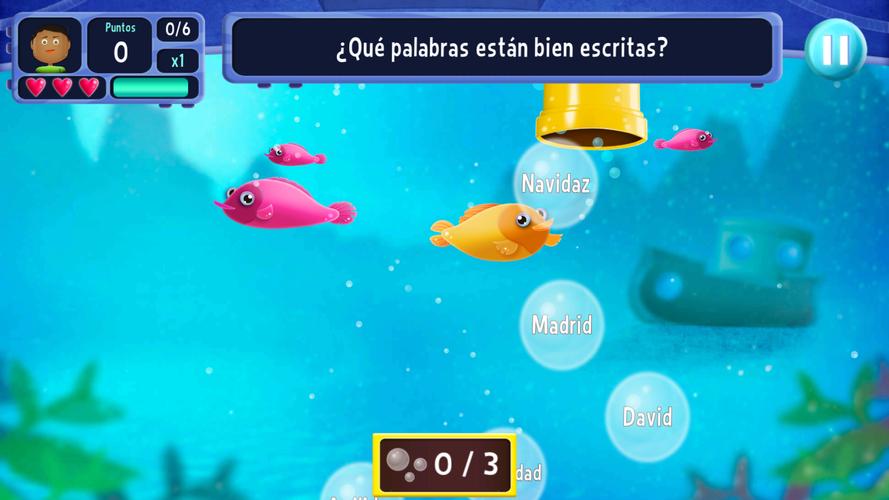The image size is (889, 500).
Task: Pause the game with the round button
Action: coord(835,49)
